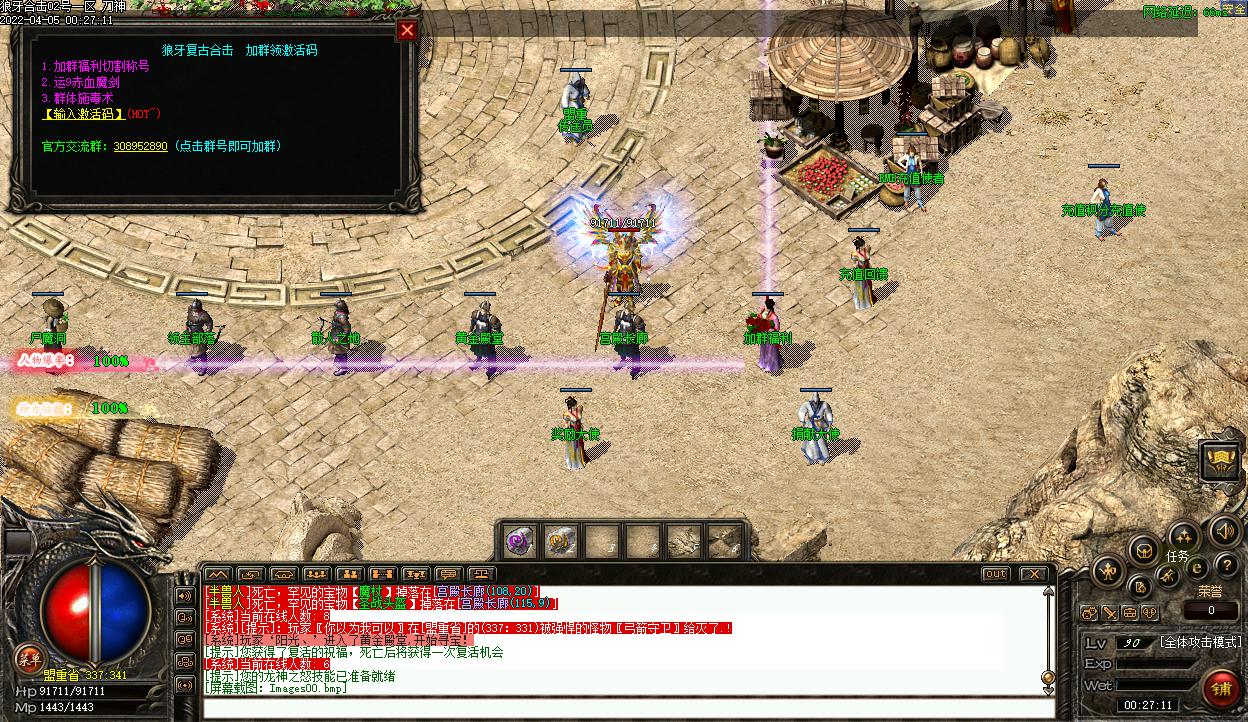
Task: Toggle the 全体攻击模式 attack mode label
Action: 1200,642
